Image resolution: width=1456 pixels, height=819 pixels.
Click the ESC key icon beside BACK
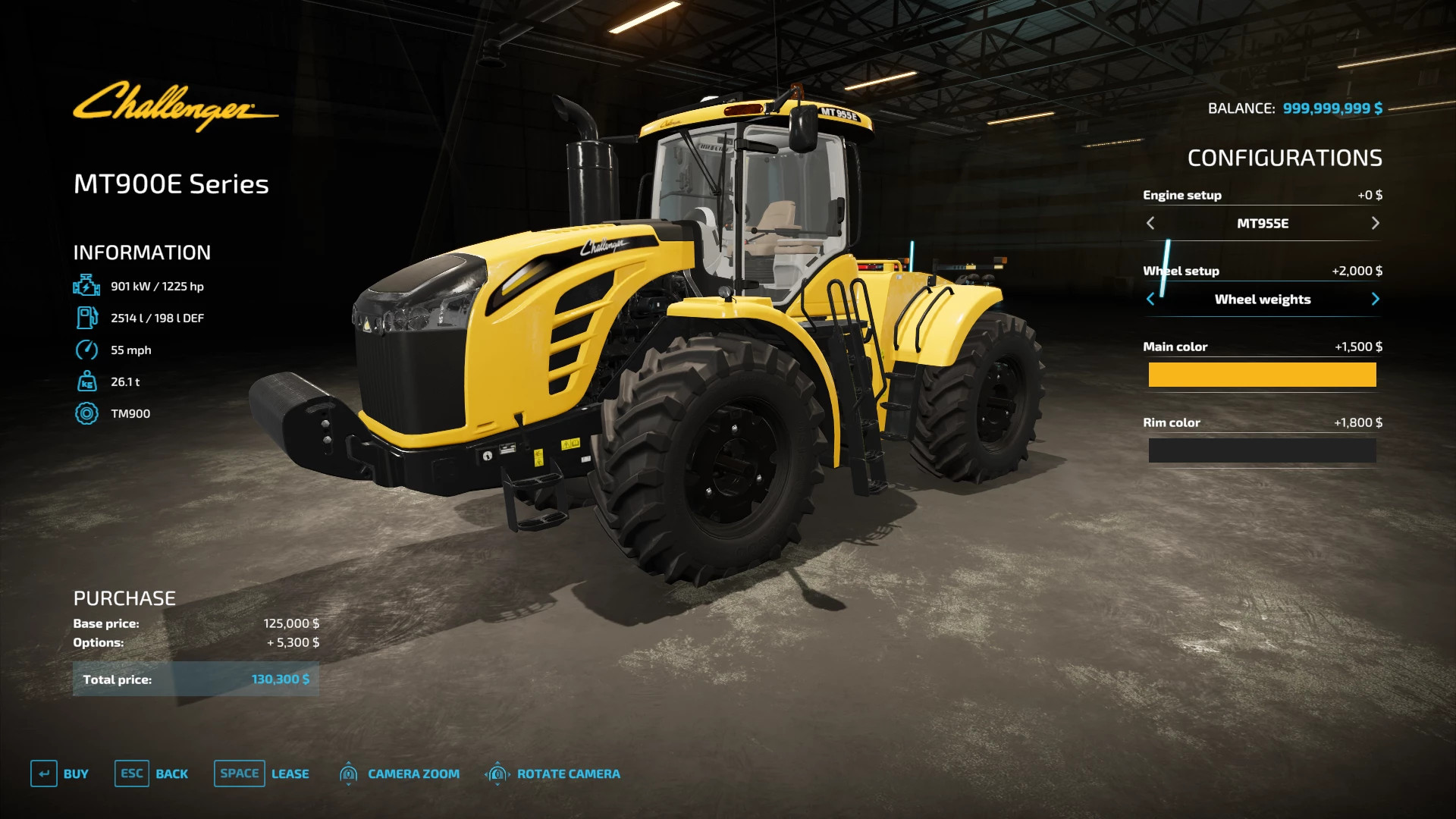click(131, 773)
